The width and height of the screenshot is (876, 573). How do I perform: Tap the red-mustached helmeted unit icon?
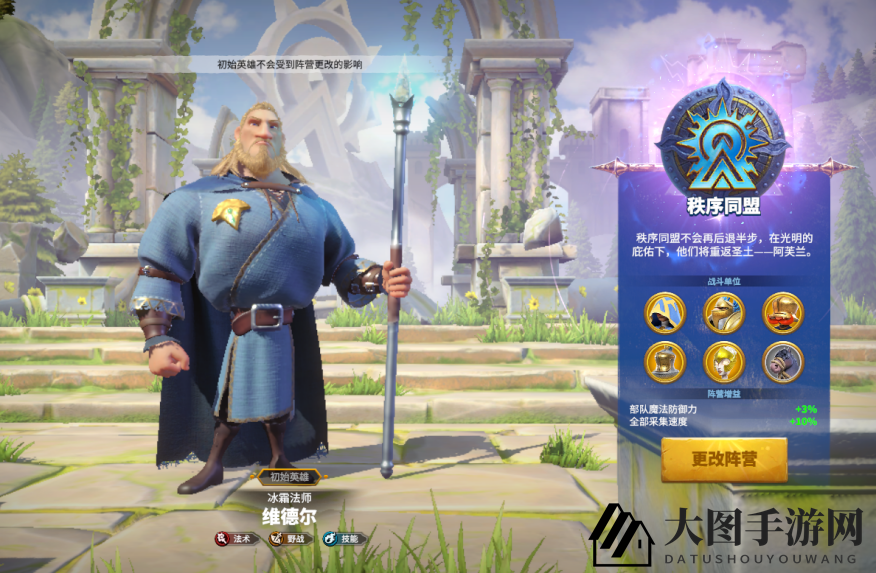click(x=782, y=313)
